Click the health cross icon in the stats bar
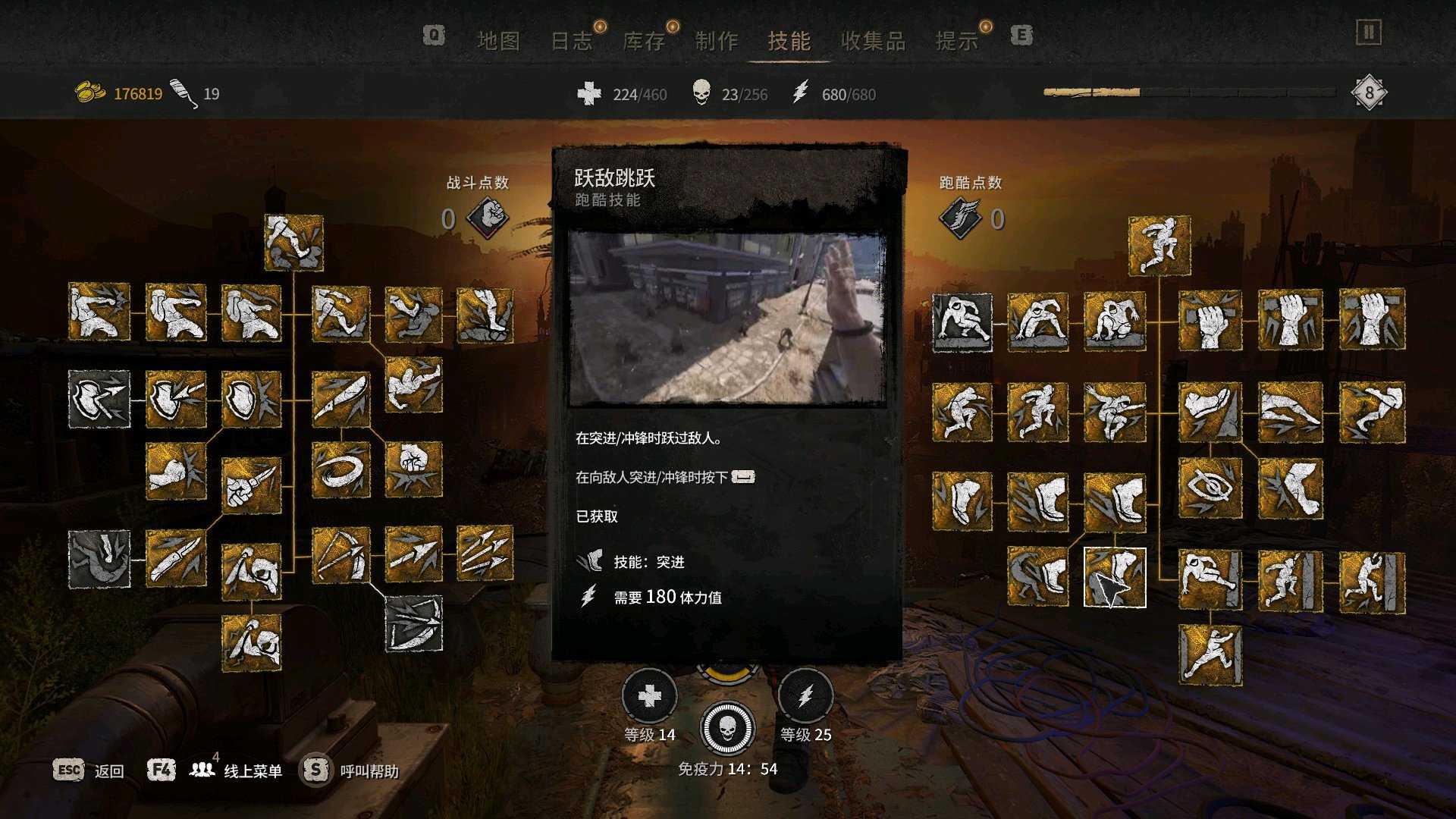1456x819 pixels. point(591,94)
